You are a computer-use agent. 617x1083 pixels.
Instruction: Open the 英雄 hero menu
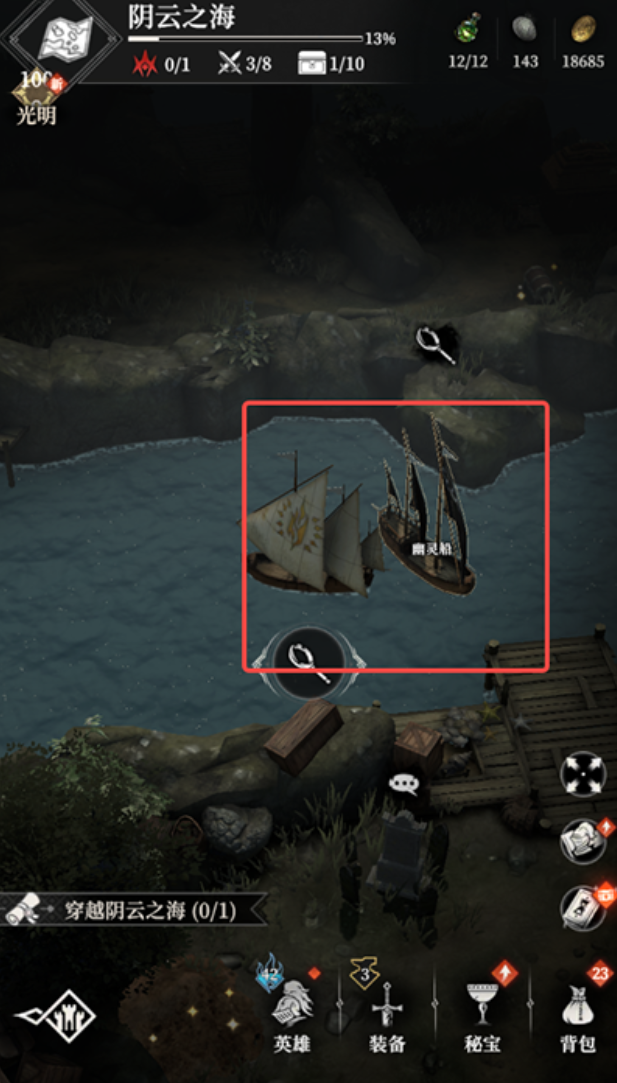[293, 1008]
